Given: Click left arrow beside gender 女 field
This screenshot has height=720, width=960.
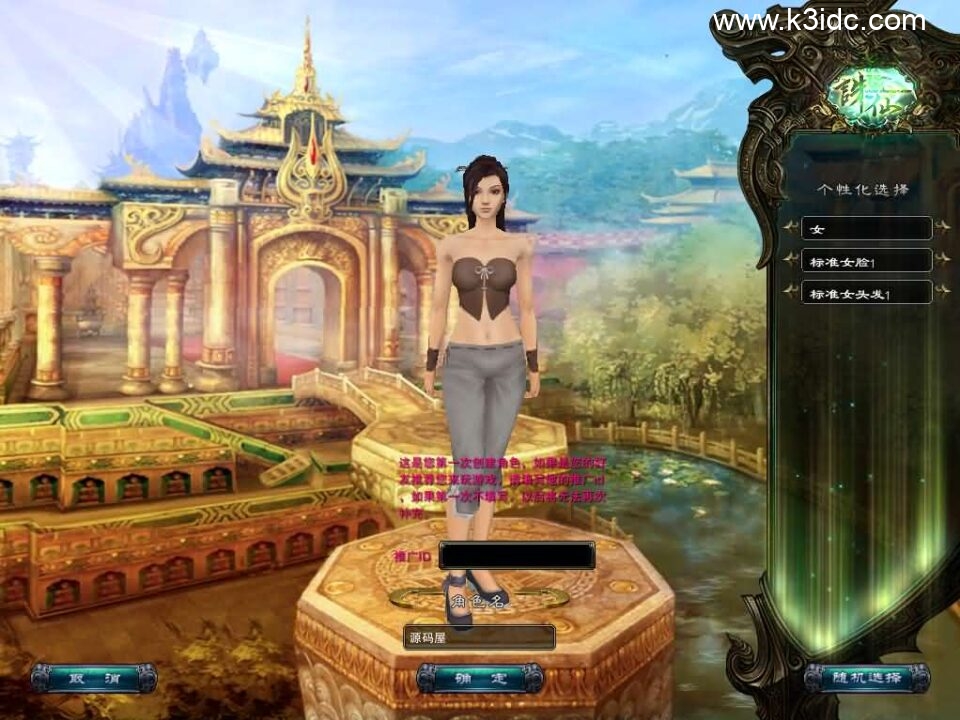Looking at the screenshot, I should 791,229.
